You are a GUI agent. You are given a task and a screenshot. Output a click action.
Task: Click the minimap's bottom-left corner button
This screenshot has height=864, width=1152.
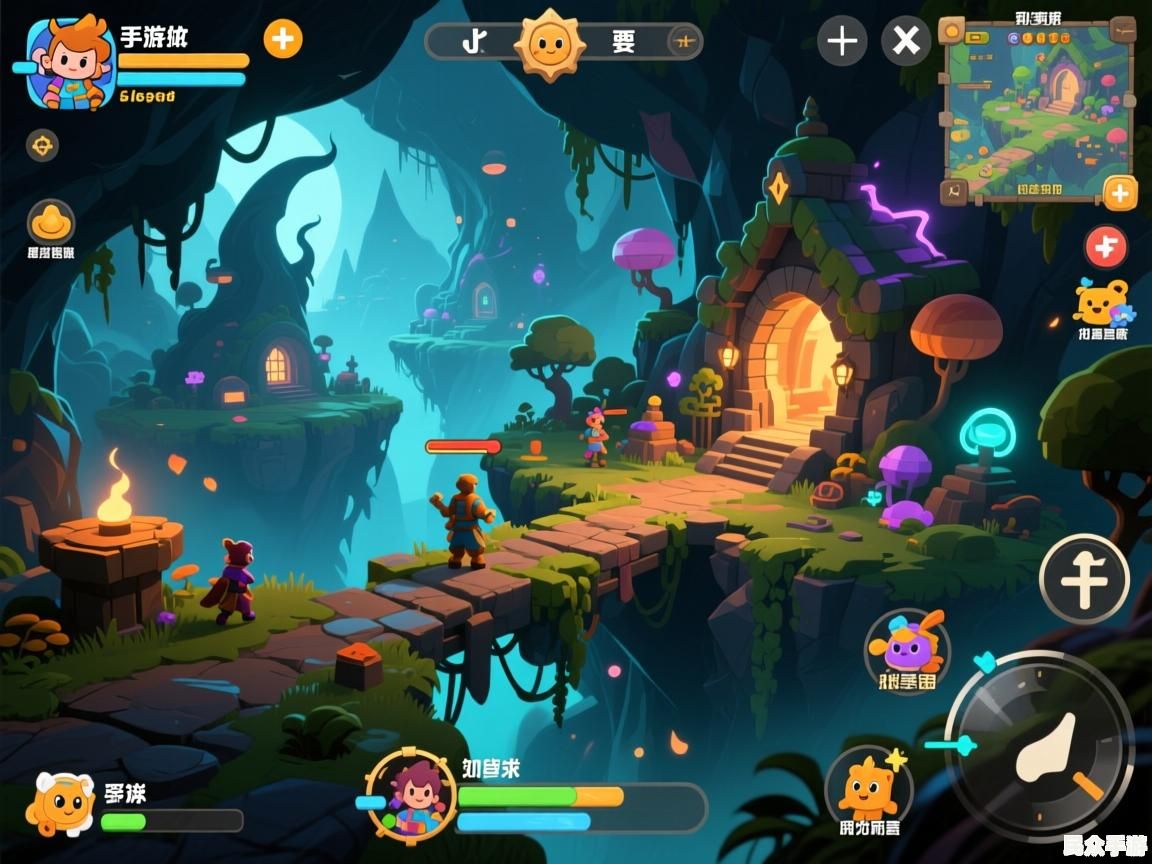coord(955,191)
